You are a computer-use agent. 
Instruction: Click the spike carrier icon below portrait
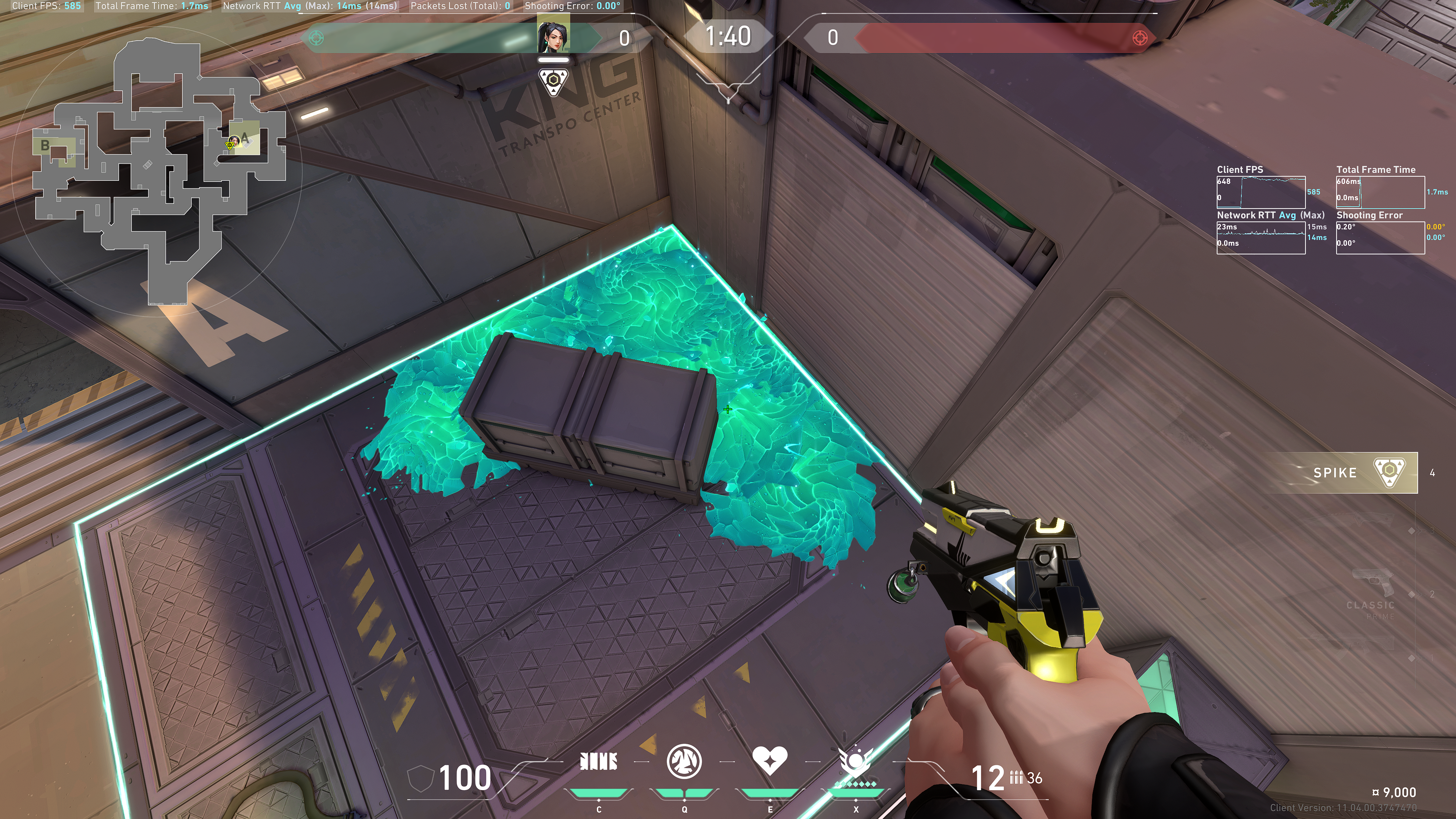pyautogui.click(x=553, y=82)
